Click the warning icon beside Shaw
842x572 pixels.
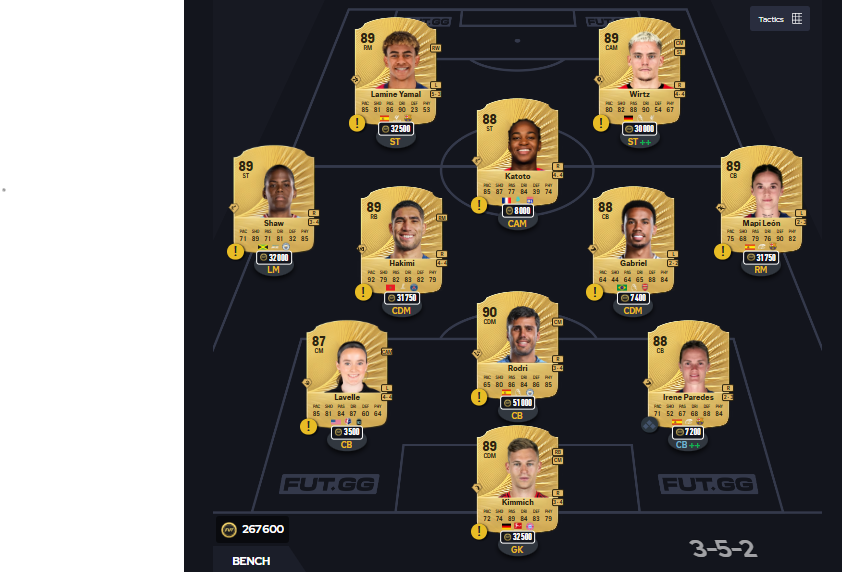coord(235,251)
